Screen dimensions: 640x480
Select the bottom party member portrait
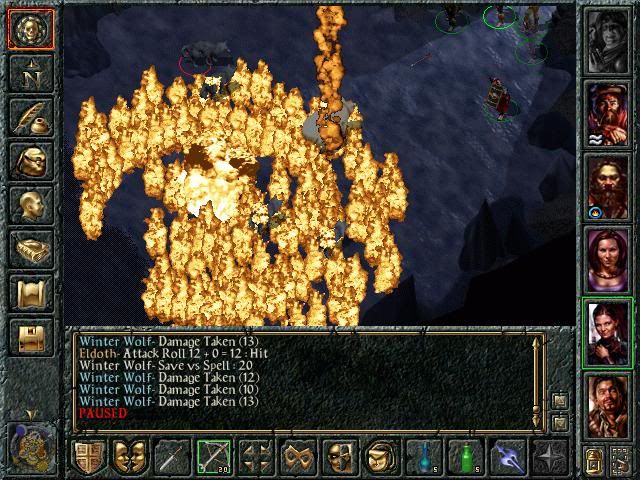(609, 406)
